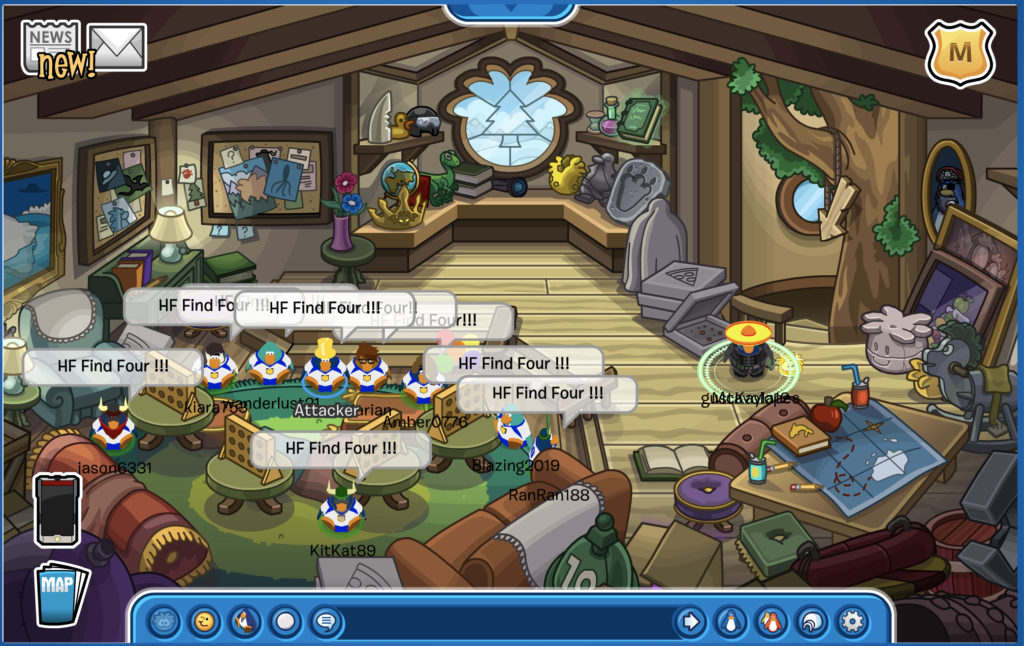Click the moderator M badge
Screen dimensions: 1024x646
[958, 51]
